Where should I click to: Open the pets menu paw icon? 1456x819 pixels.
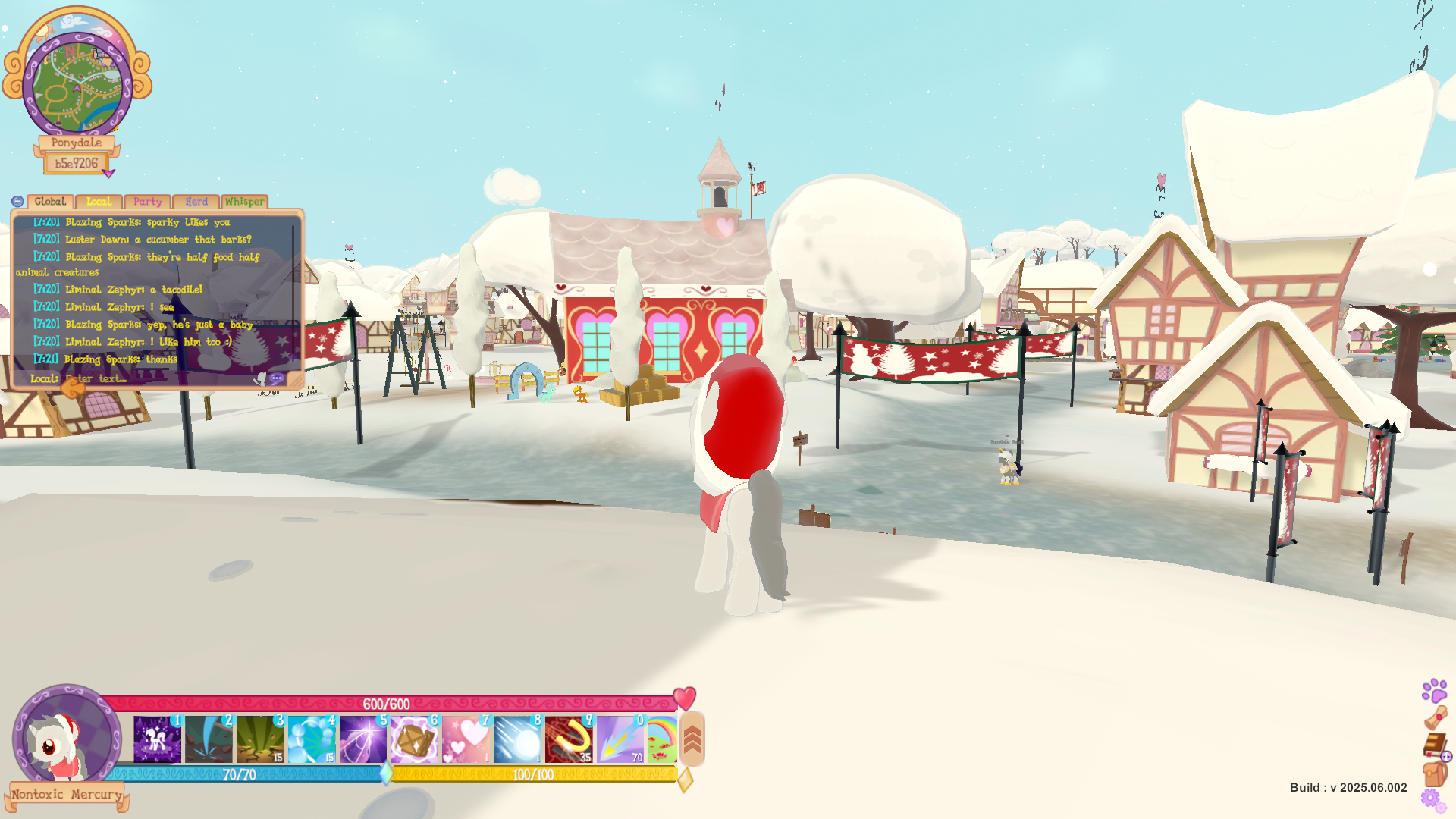pyautogui.click(x=1434, y=690)
